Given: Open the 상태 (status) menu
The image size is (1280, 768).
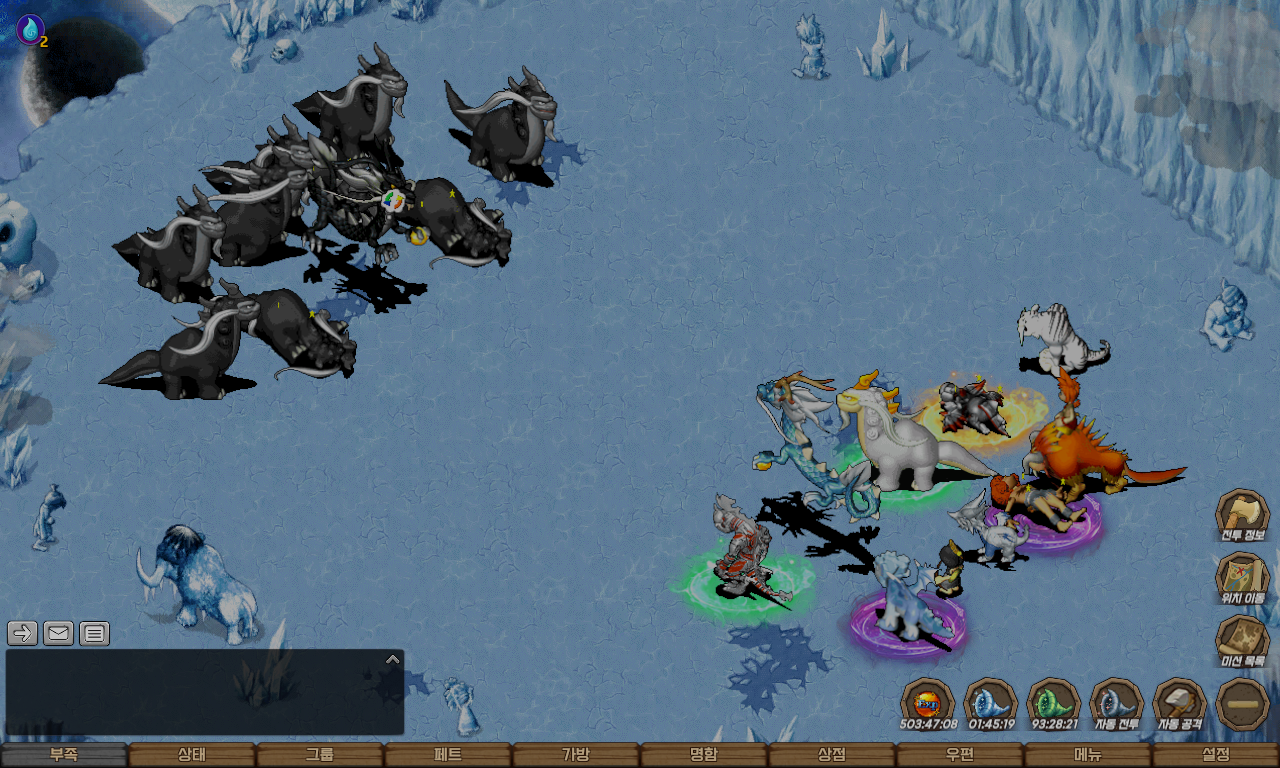Looking at the screenshot, I should click(192, 755).
